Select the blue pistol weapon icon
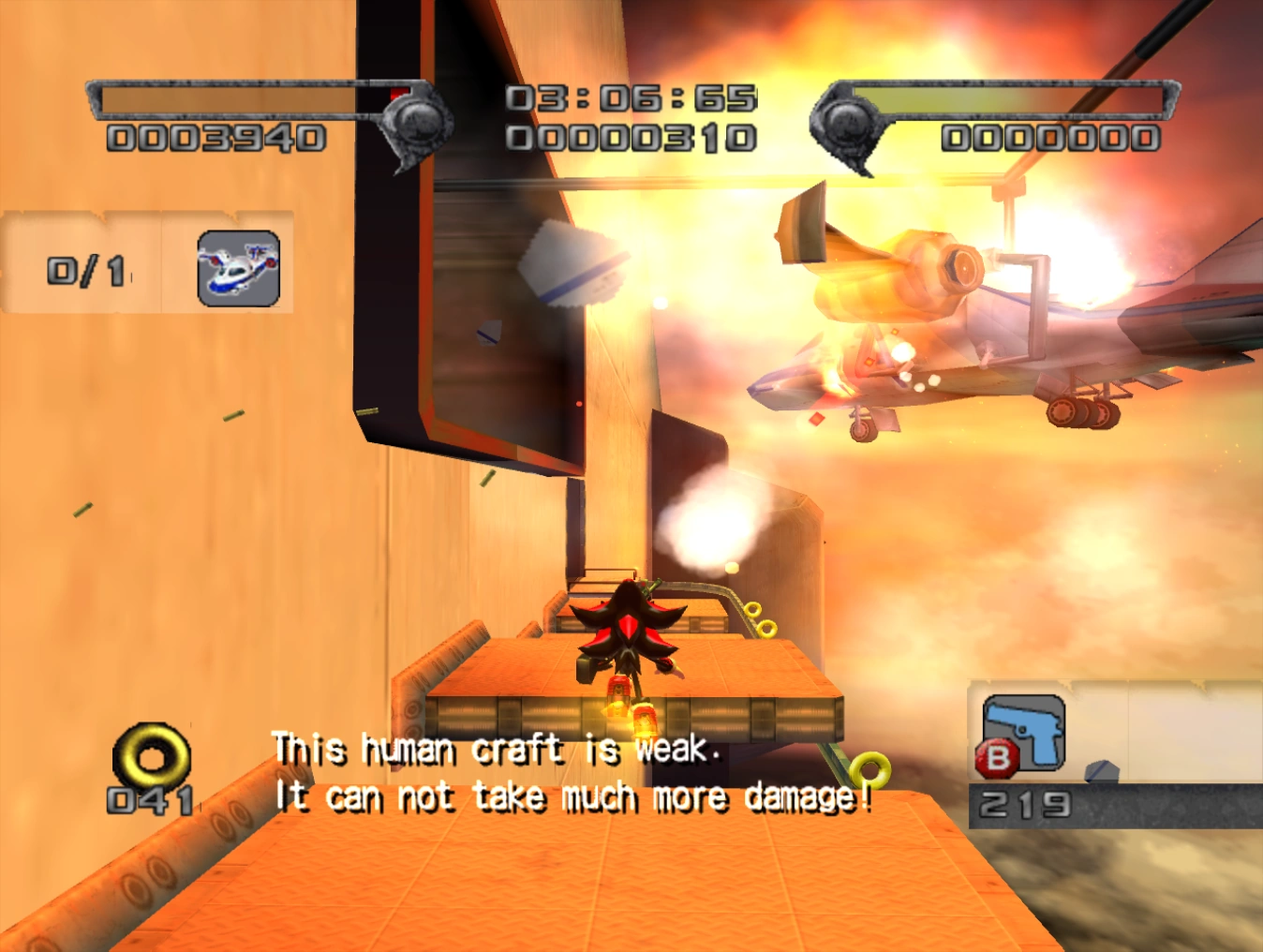The image size is (1263, 952). (1023, 731)
